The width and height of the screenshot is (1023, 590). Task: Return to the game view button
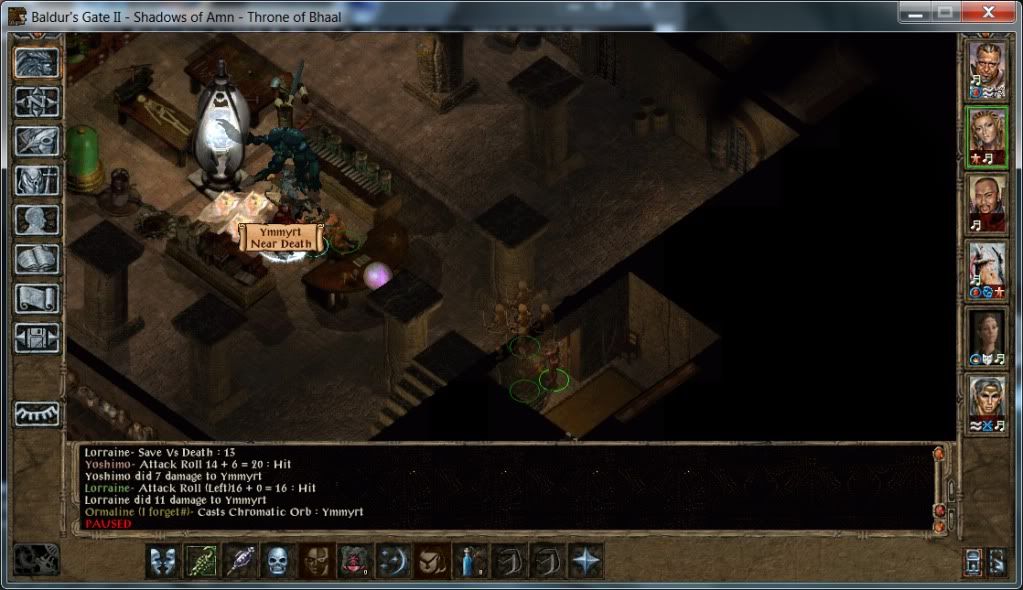(x=37, y=62)
